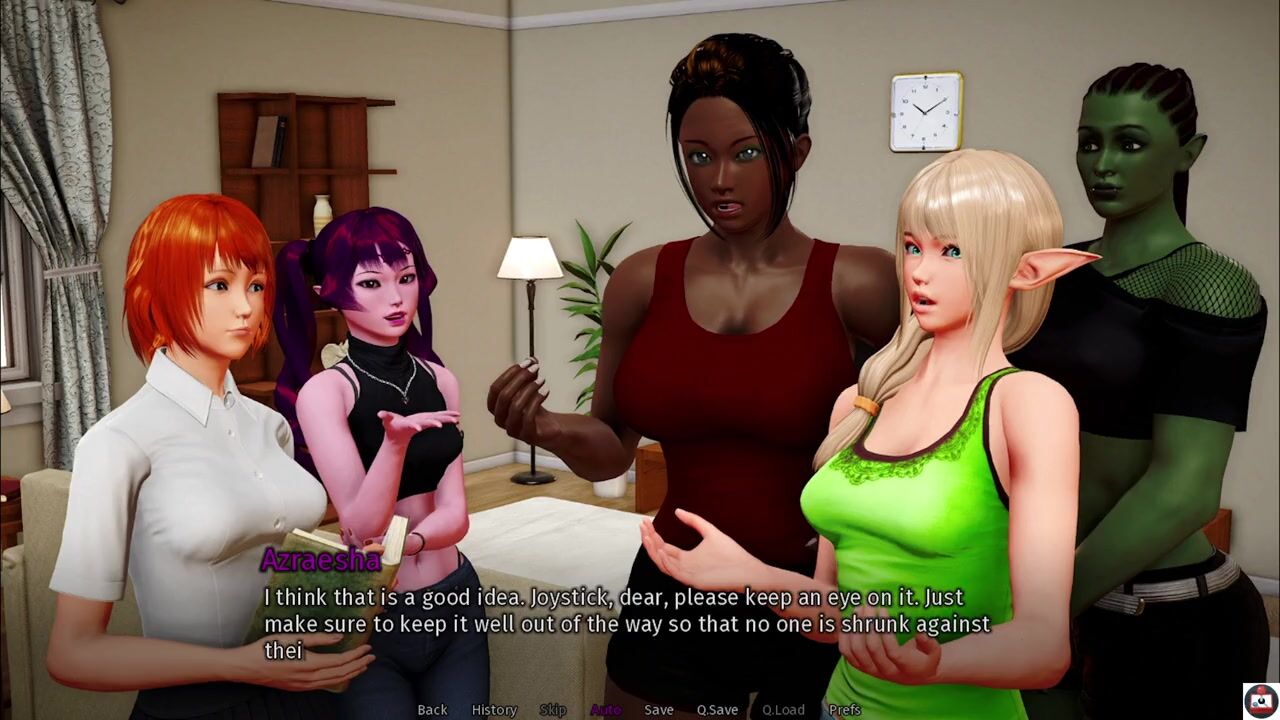1280x720 pixels.
Task: Open the dialogue History log
Action: (494, 709)
